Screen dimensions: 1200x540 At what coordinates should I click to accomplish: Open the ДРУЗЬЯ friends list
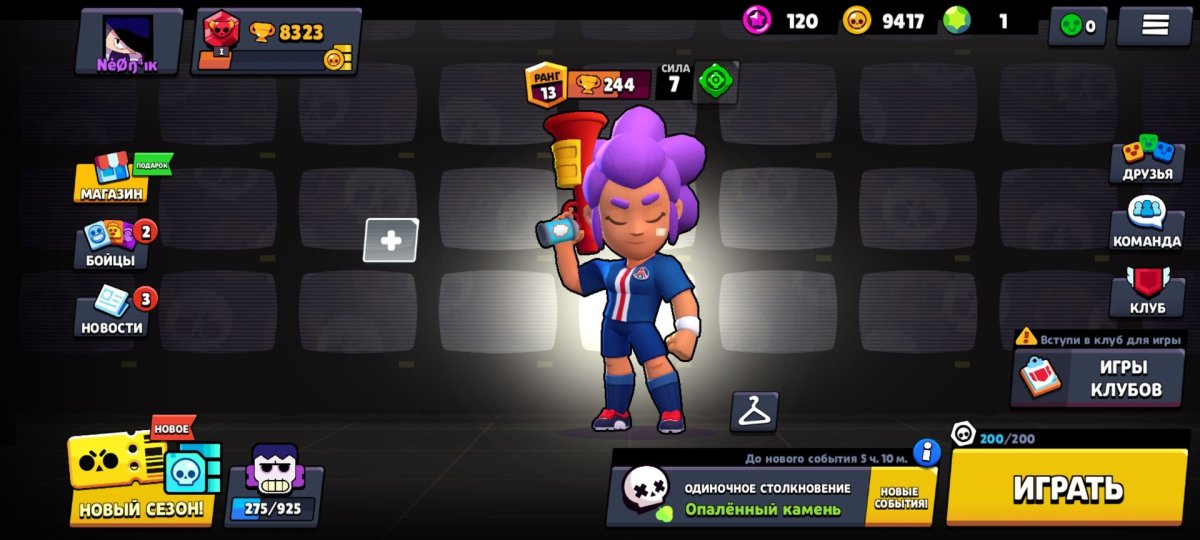(1146, 160)
